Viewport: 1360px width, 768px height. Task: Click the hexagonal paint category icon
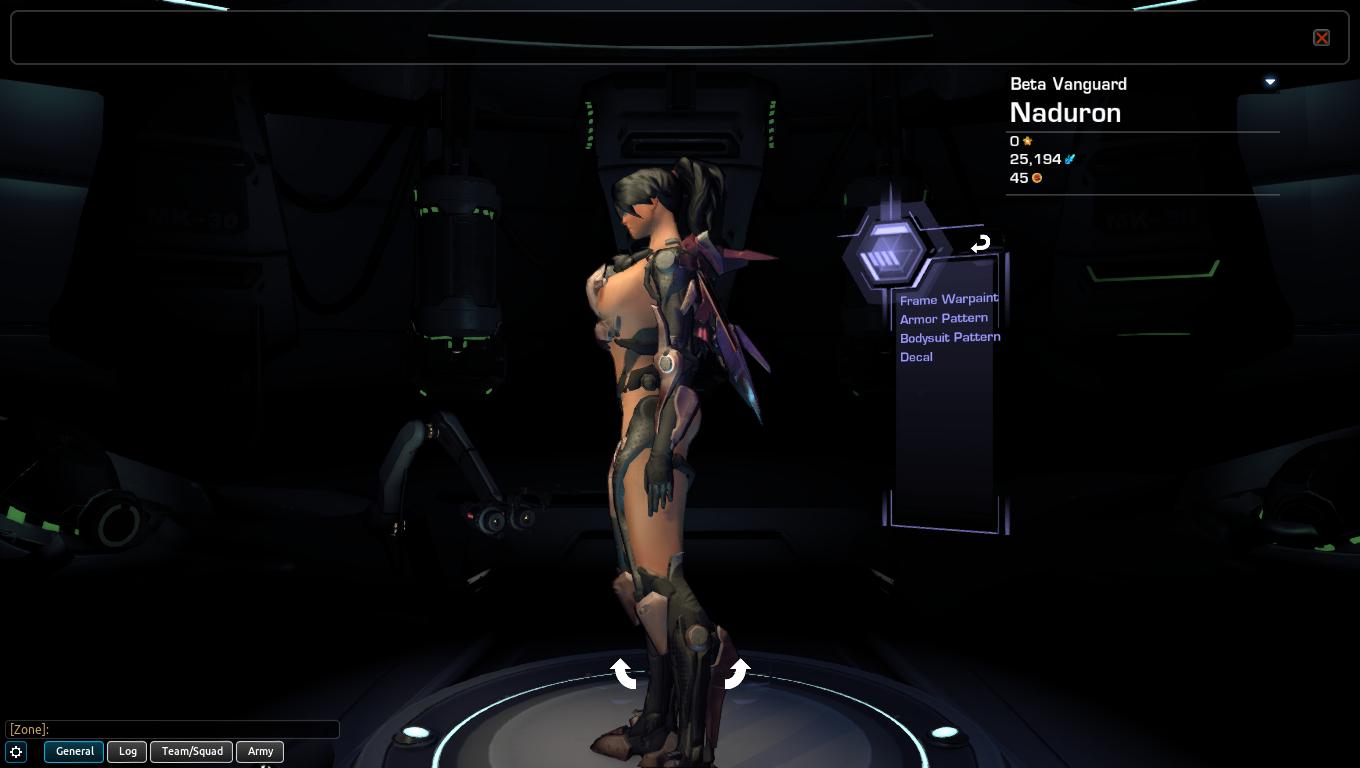pyautogui.click(x=886, y=254)
